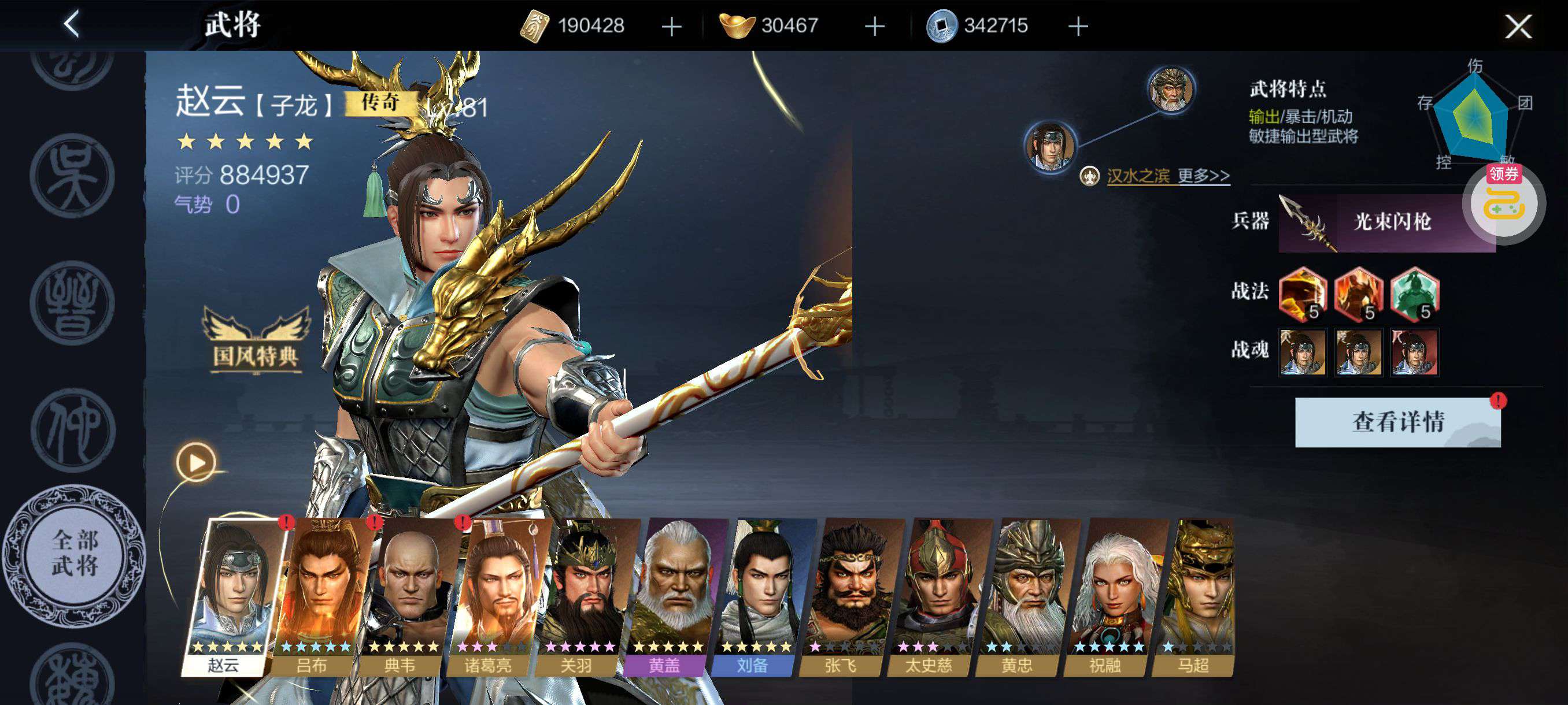This screenshot has height=705, width=1568.
Task: View the 光束闪枪 weapon
Action: 1386,222
